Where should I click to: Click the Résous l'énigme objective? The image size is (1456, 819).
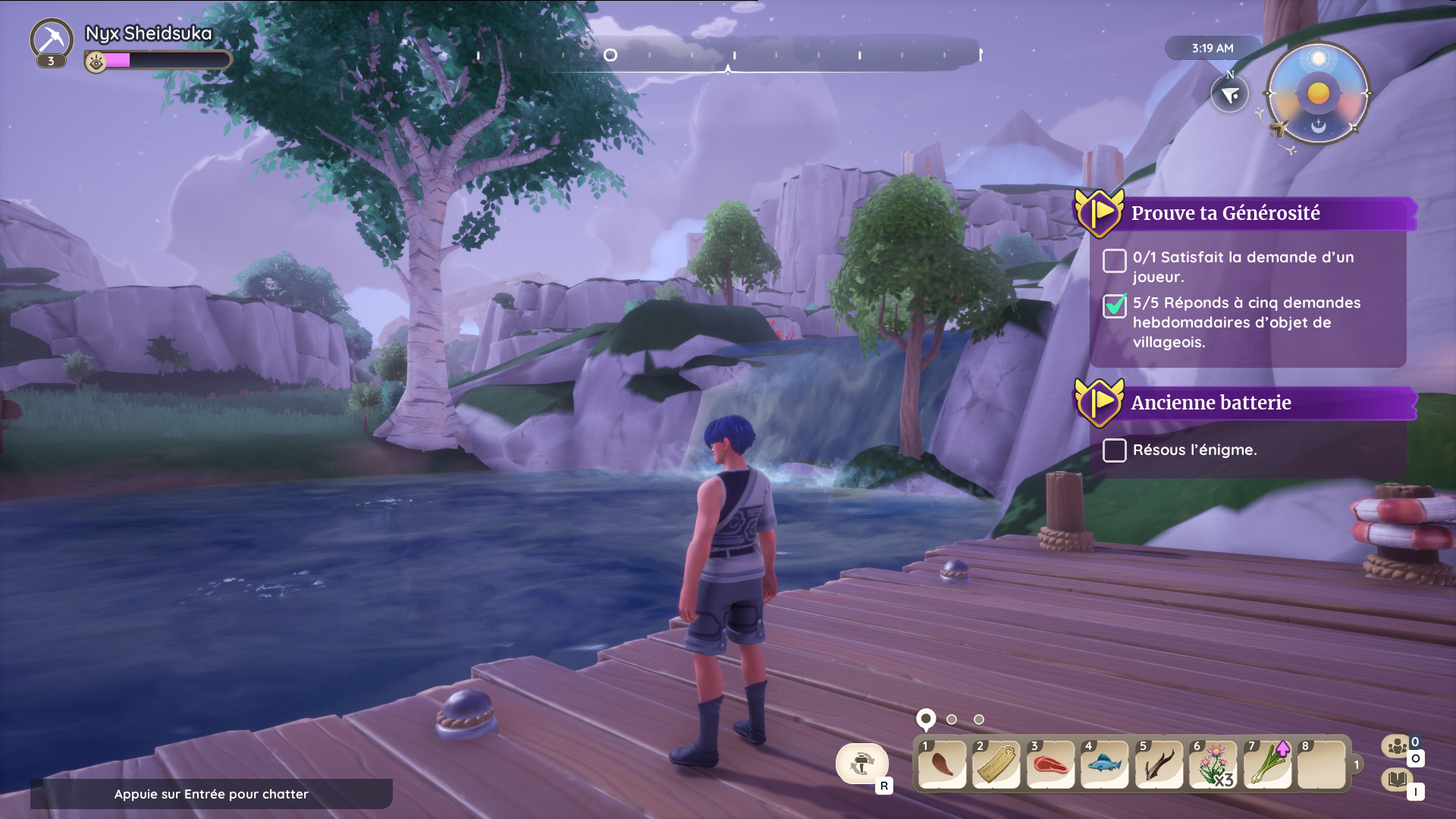point(1194,450)
